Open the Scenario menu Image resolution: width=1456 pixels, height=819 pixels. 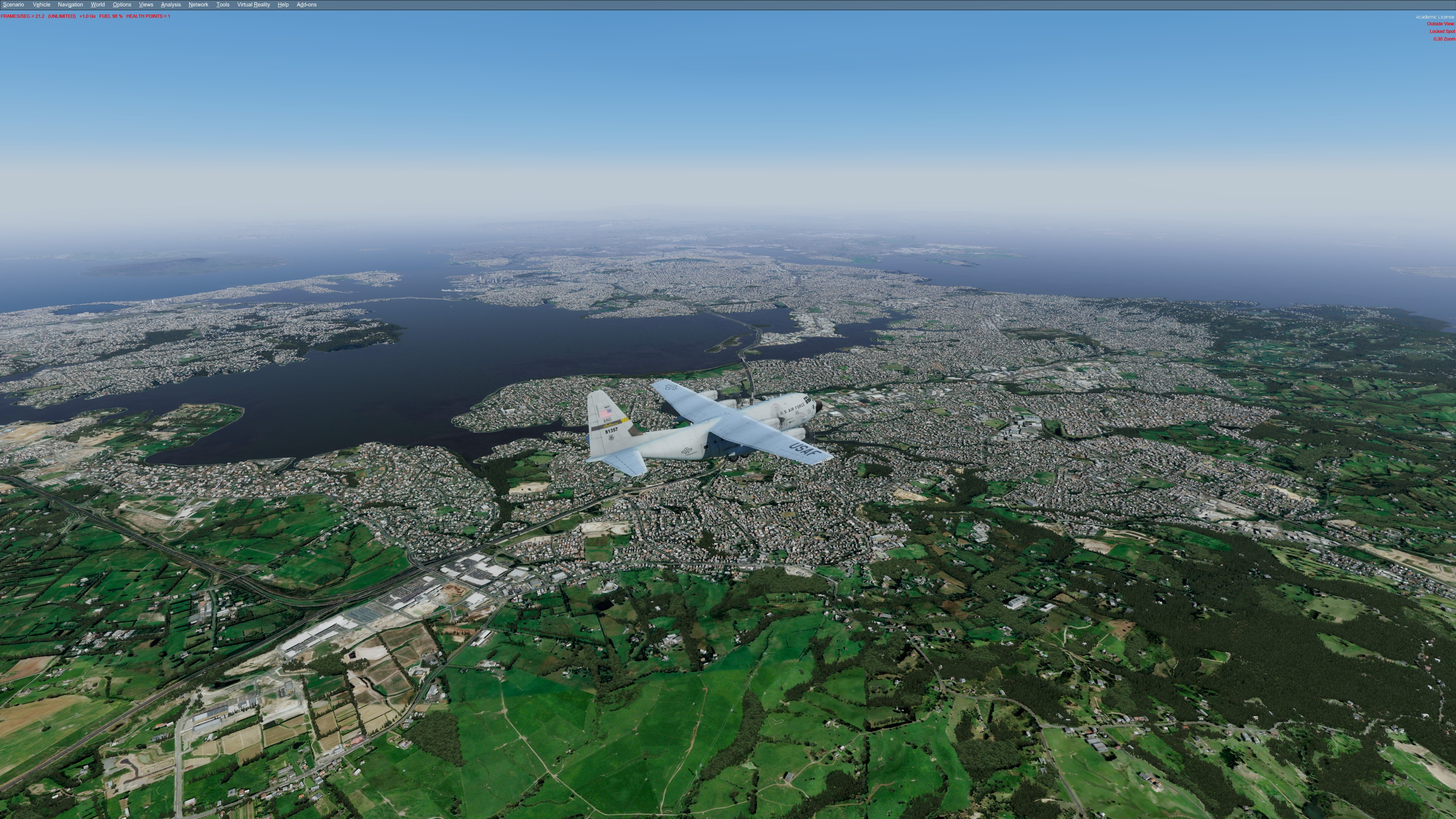[14, 5]
